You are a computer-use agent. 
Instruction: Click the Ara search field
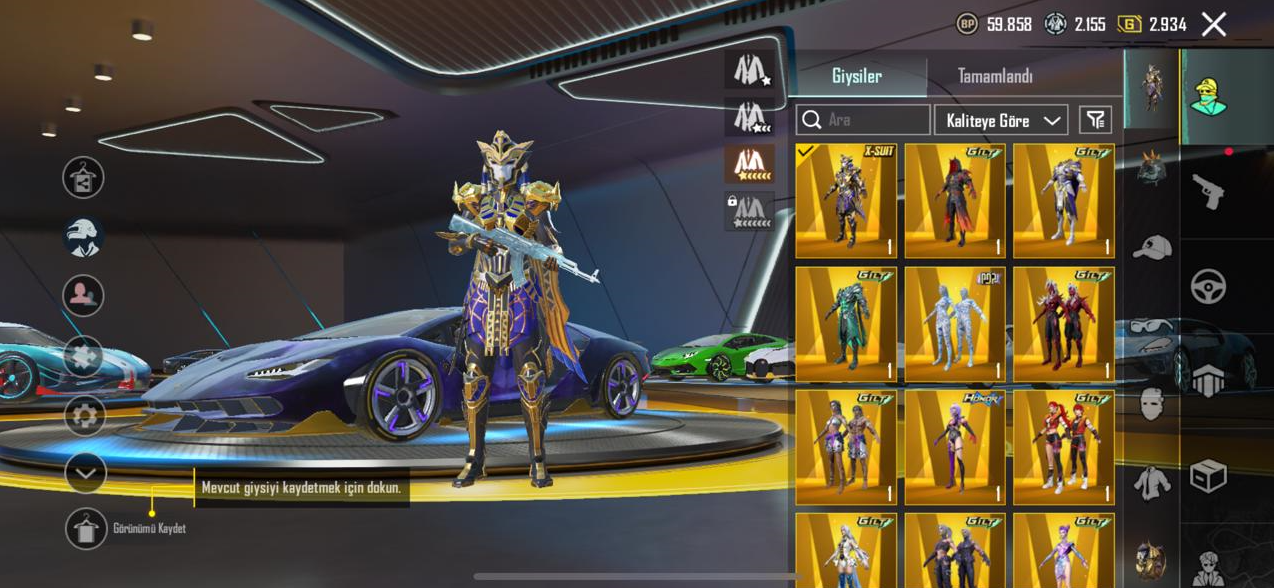pyautogui.click(x=864, y=120)
